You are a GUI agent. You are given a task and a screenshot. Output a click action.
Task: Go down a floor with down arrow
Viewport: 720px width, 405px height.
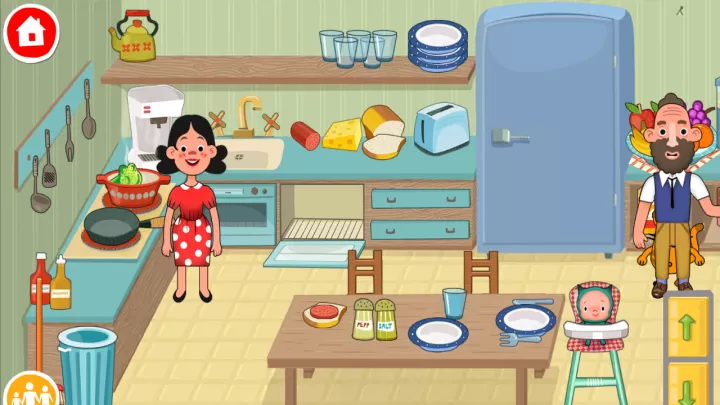pyautogui.click(x=688, y=384)
